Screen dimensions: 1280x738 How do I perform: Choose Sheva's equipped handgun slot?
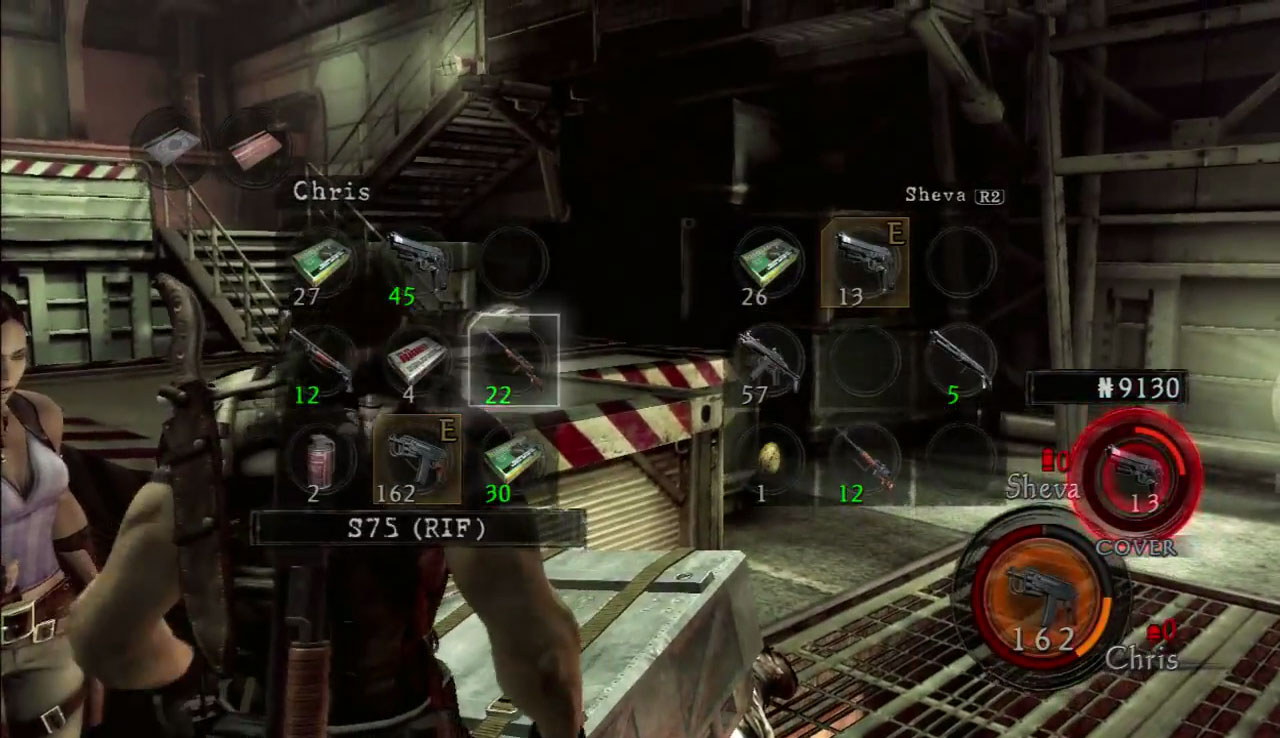click(864, 261)
